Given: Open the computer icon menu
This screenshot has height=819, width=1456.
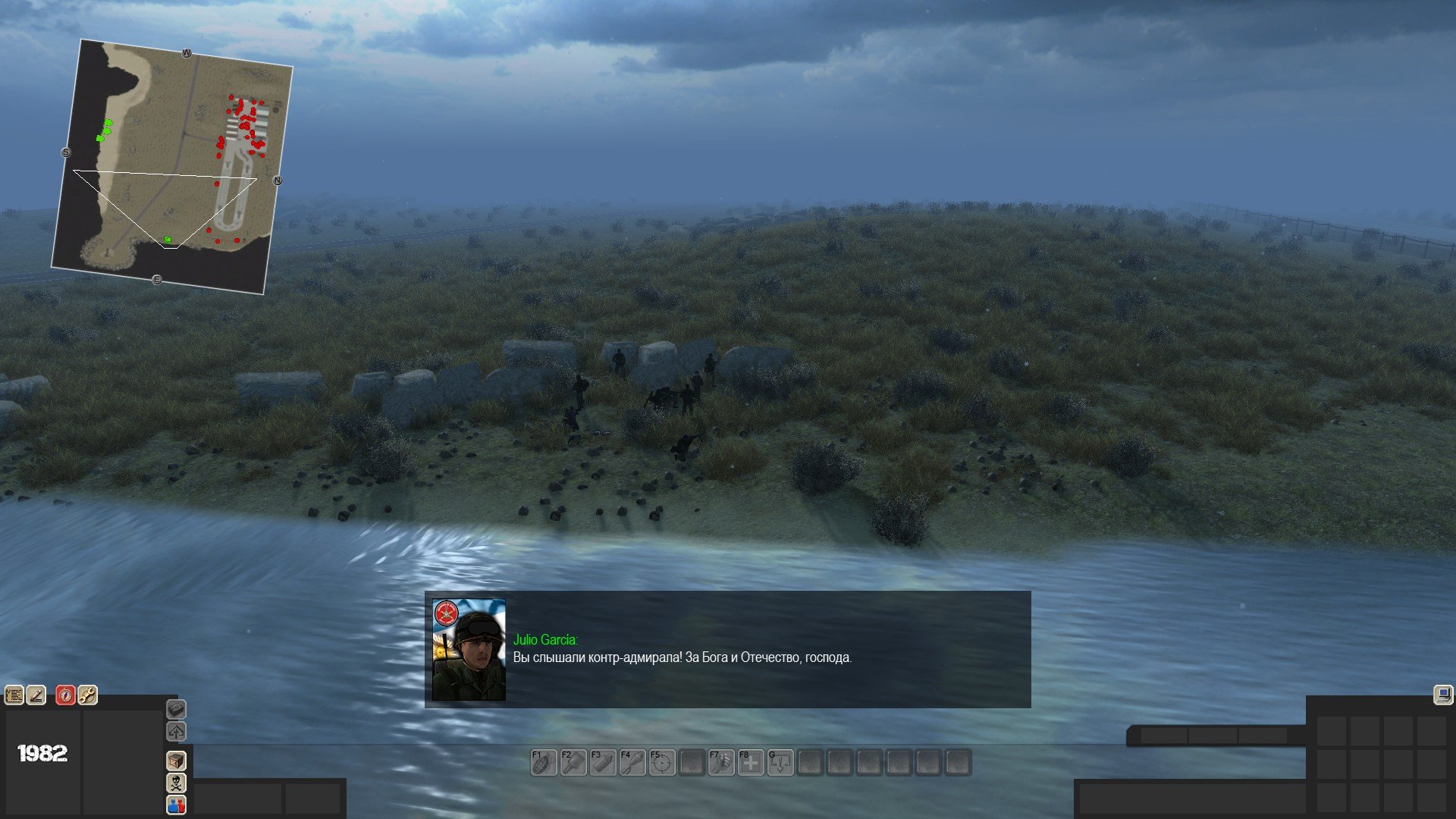Looking at the screenshot, I should pyautogui.click(x=1442, y=695).
